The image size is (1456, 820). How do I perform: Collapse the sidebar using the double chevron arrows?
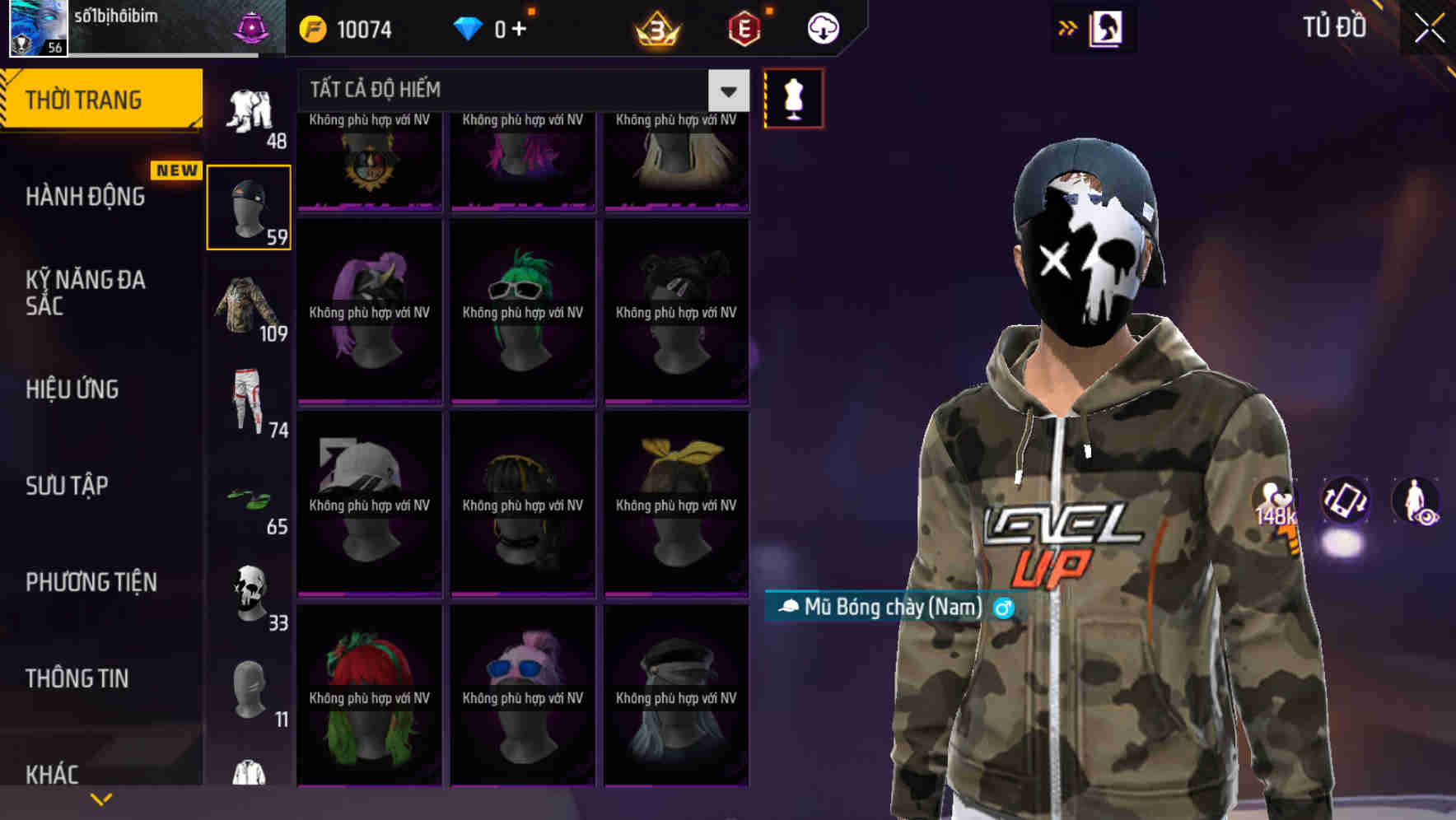[x=1068, y=27]
